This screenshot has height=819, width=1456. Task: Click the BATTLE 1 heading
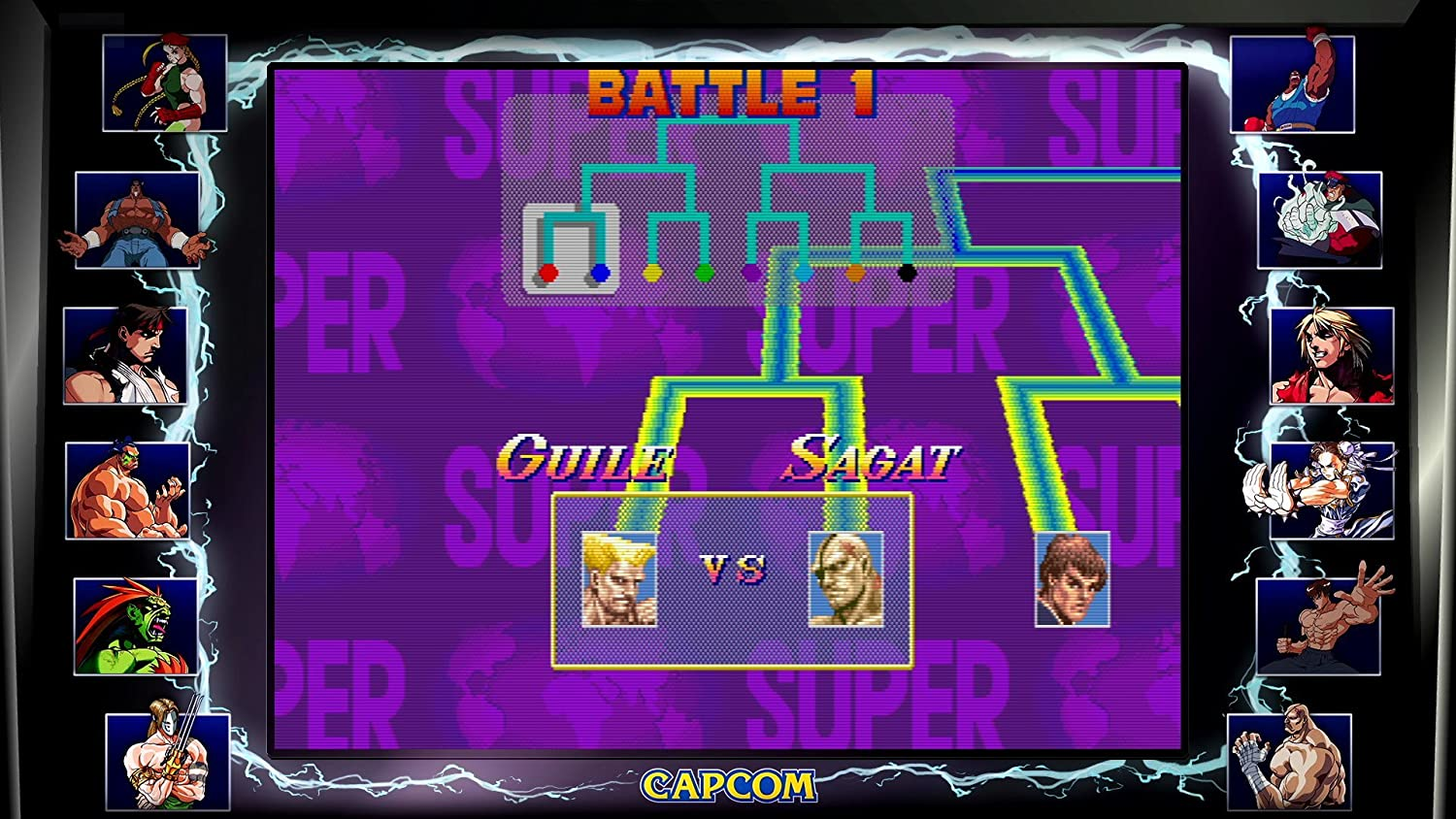[733, 92]
